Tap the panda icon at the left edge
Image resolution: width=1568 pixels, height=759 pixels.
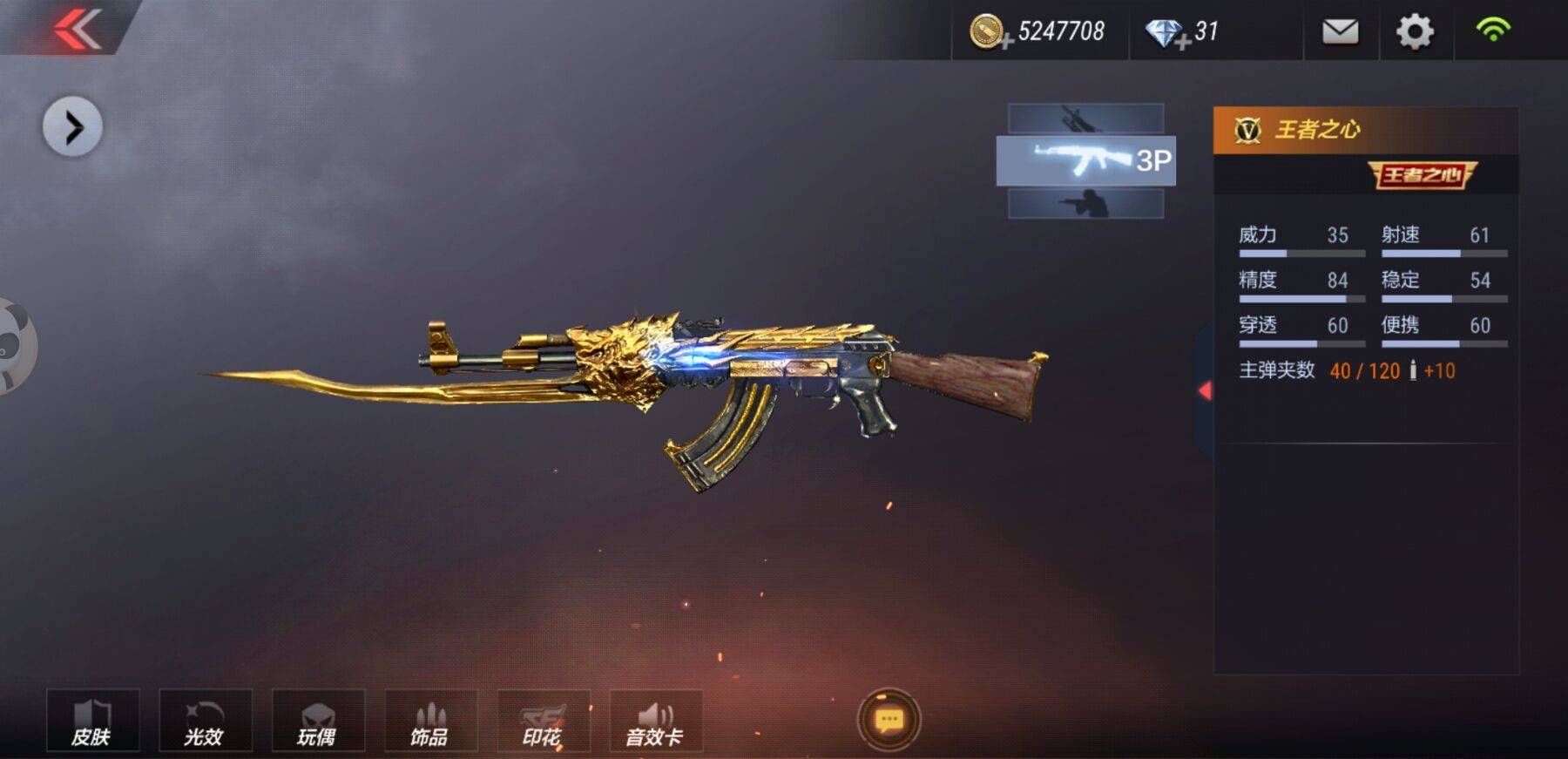[12, 346]
